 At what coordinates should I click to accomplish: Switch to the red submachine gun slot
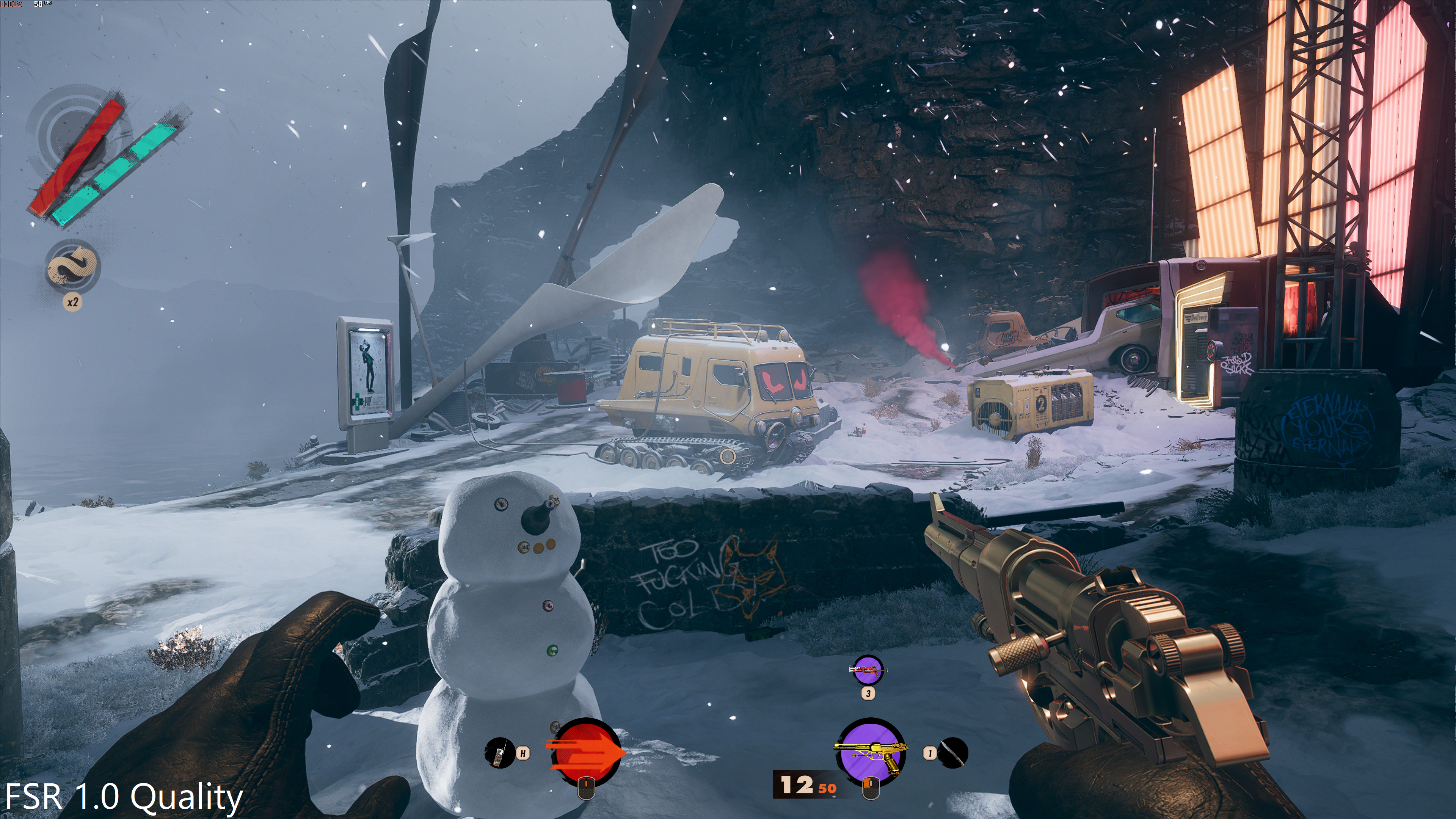[868, 671]
